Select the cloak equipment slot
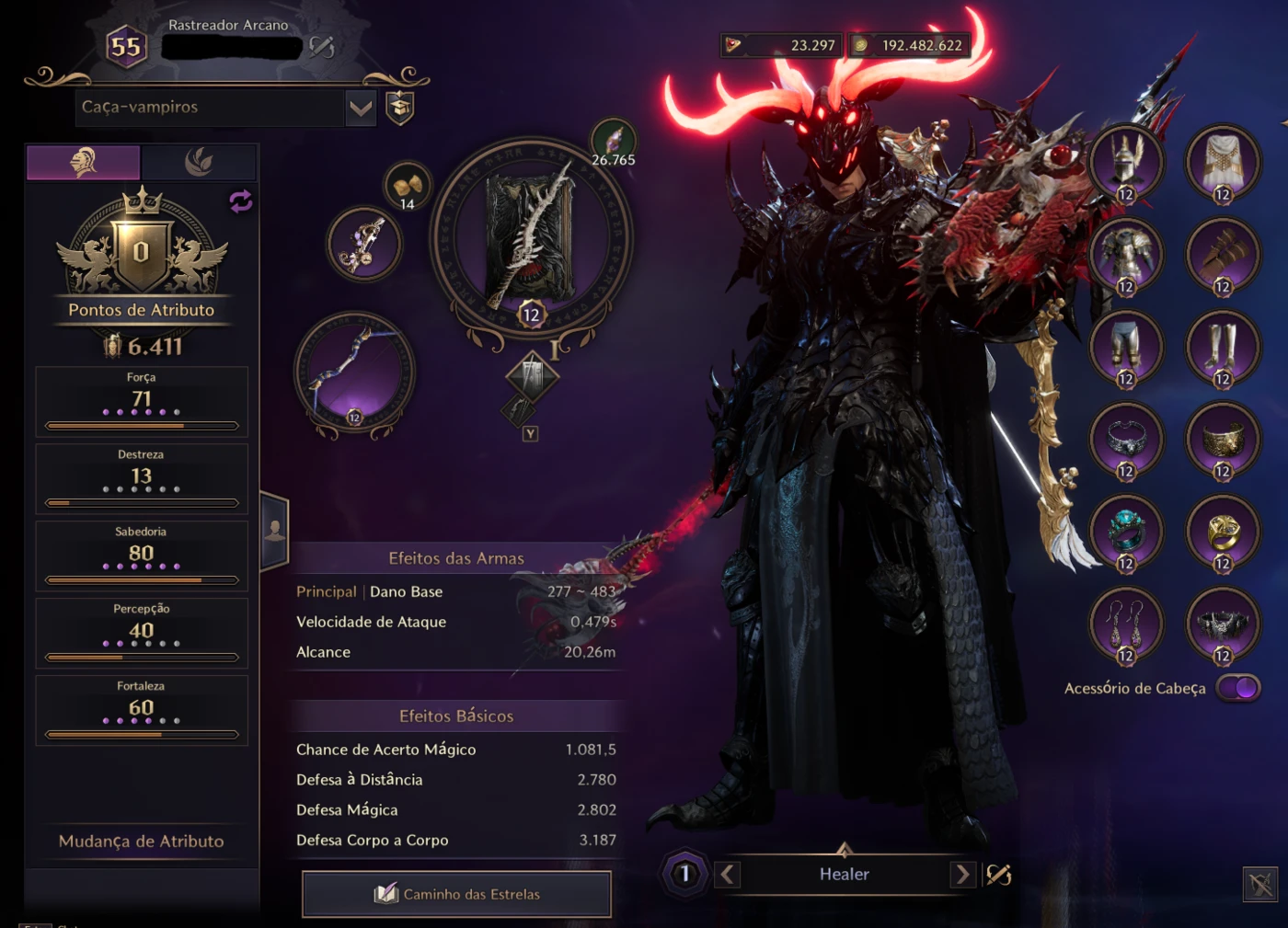This screenshot has width=1288, height=928. 1222,163
